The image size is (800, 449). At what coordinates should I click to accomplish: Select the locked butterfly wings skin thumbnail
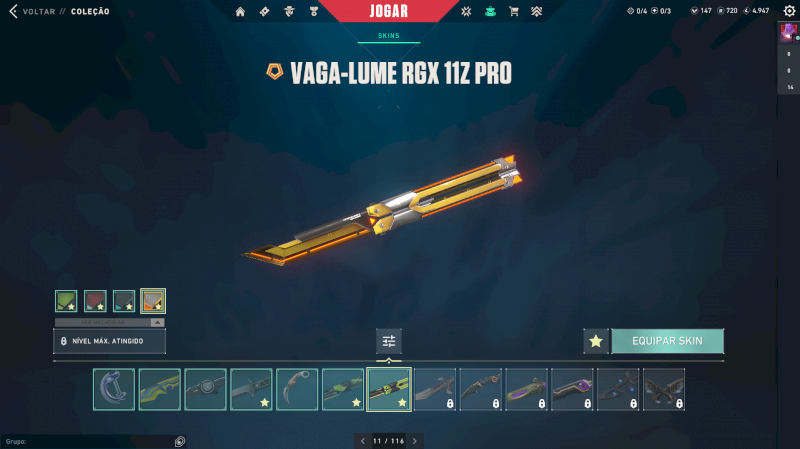tap(664, 389)
